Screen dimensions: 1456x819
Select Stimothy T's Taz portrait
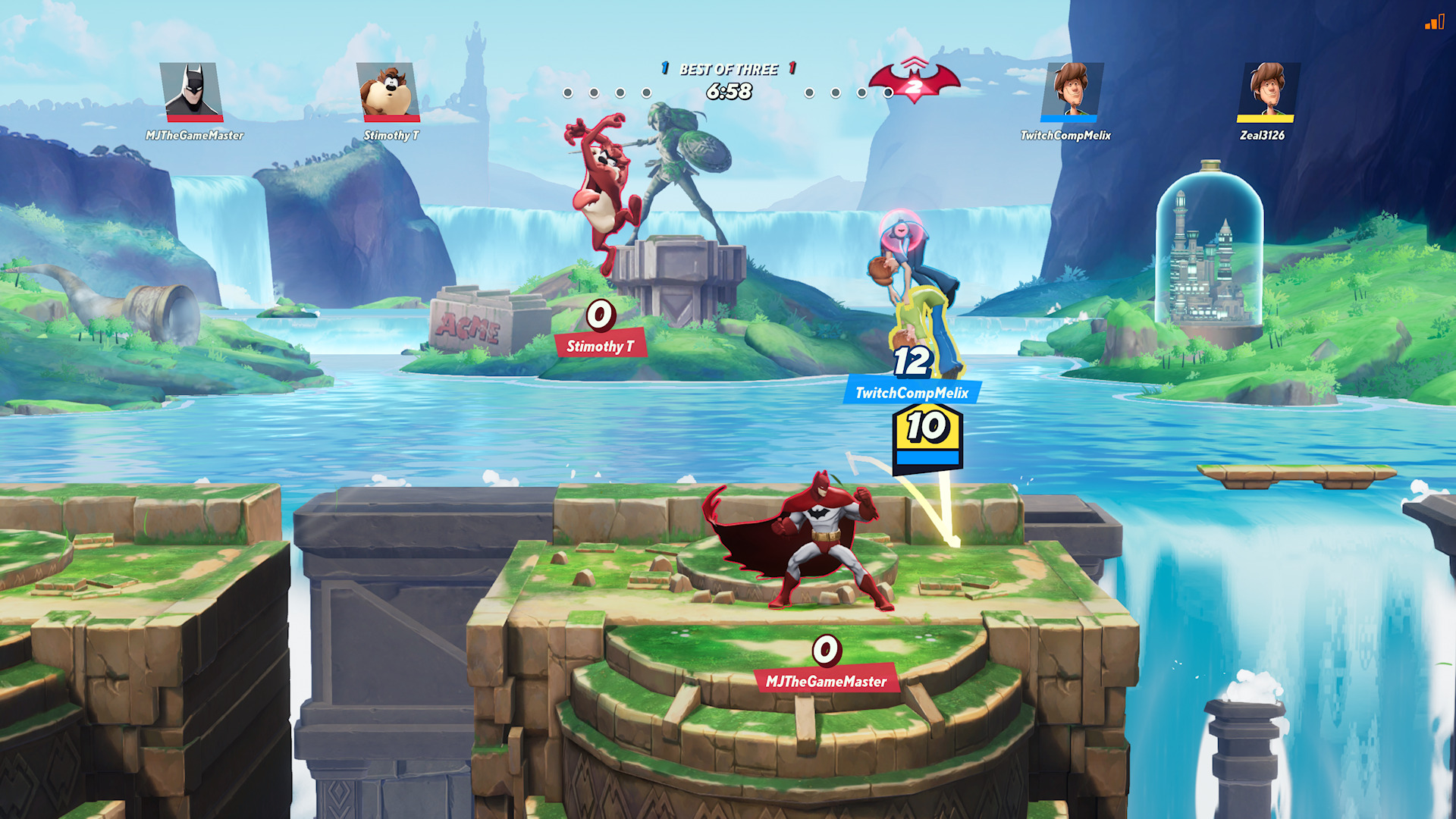pos(389,91)
